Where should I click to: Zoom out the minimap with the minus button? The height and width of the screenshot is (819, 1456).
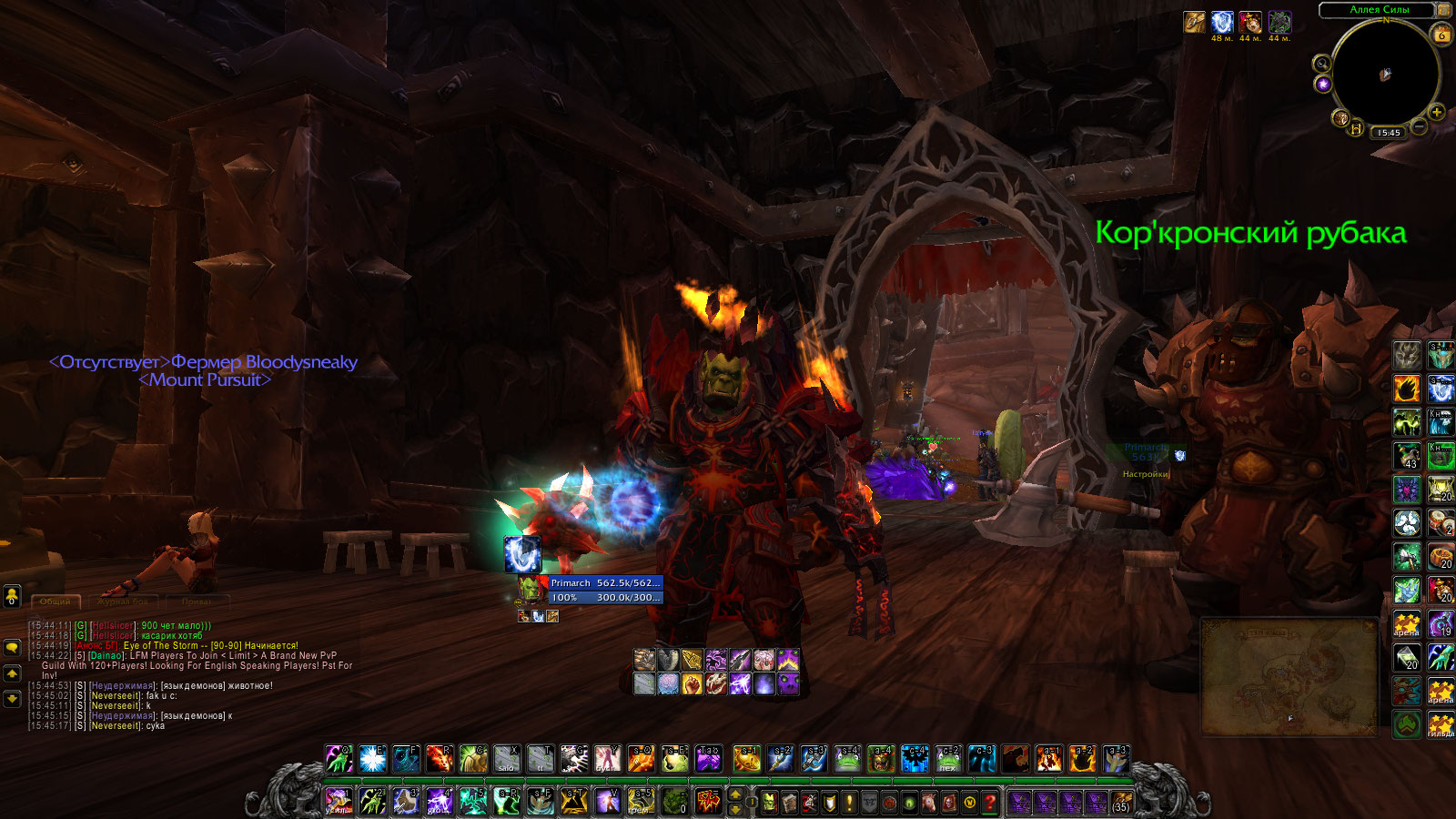pyautogui.click(x=1419, y=126)
